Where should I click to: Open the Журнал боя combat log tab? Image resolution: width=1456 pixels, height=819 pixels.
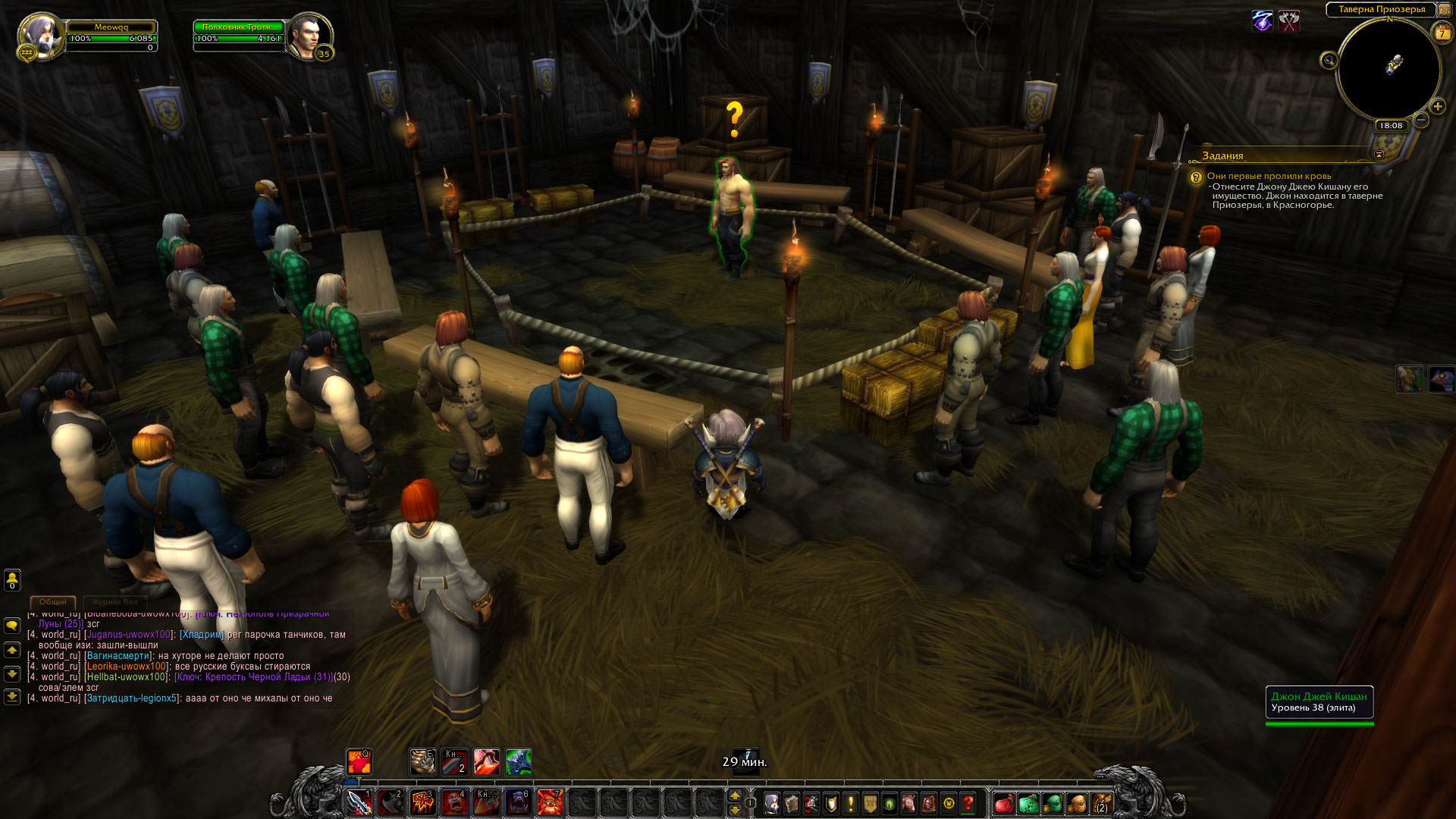(116, 601)
